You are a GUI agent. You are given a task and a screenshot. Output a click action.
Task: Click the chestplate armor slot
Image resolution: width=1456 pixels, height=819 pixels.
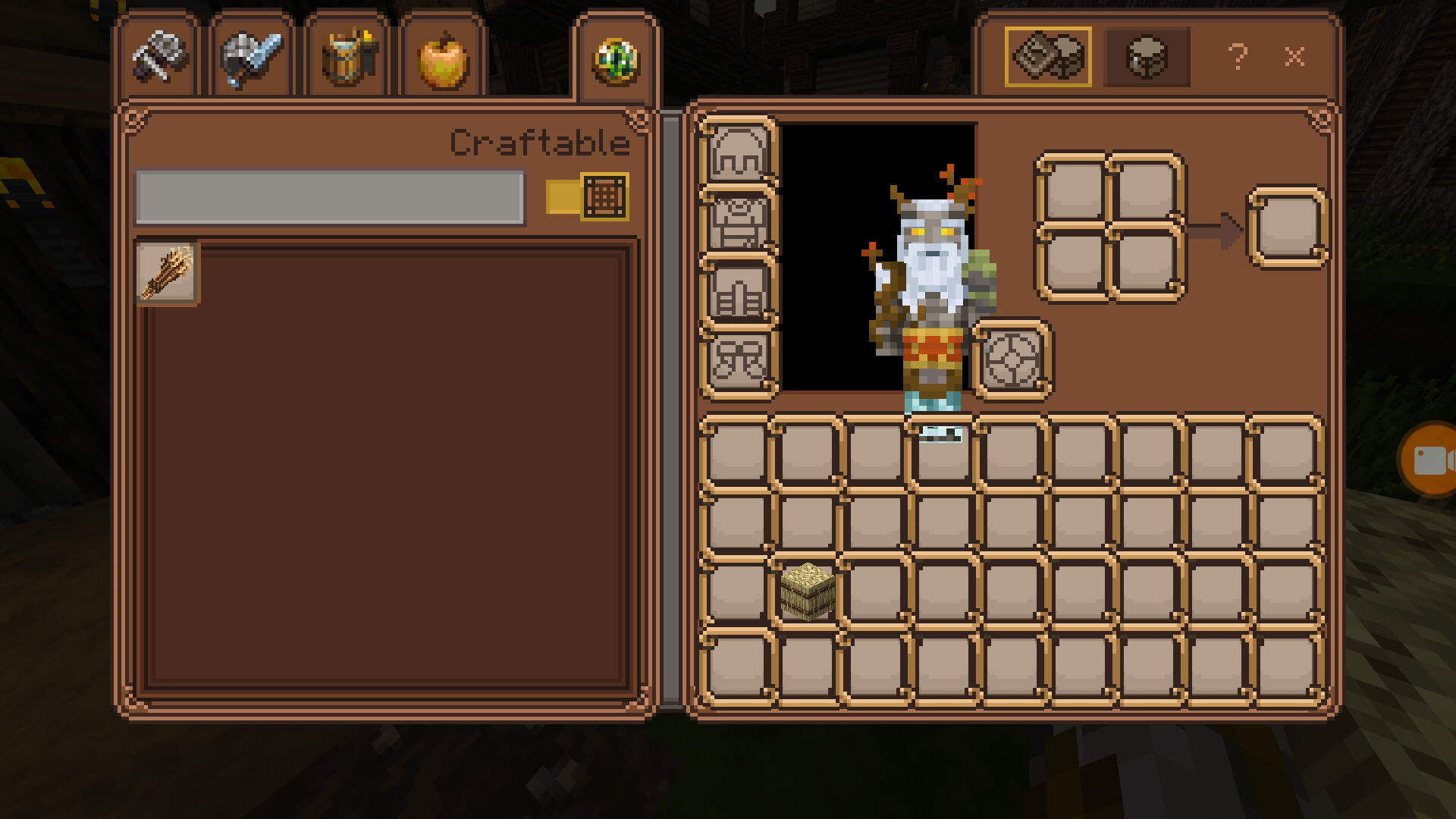click(738, 222)
